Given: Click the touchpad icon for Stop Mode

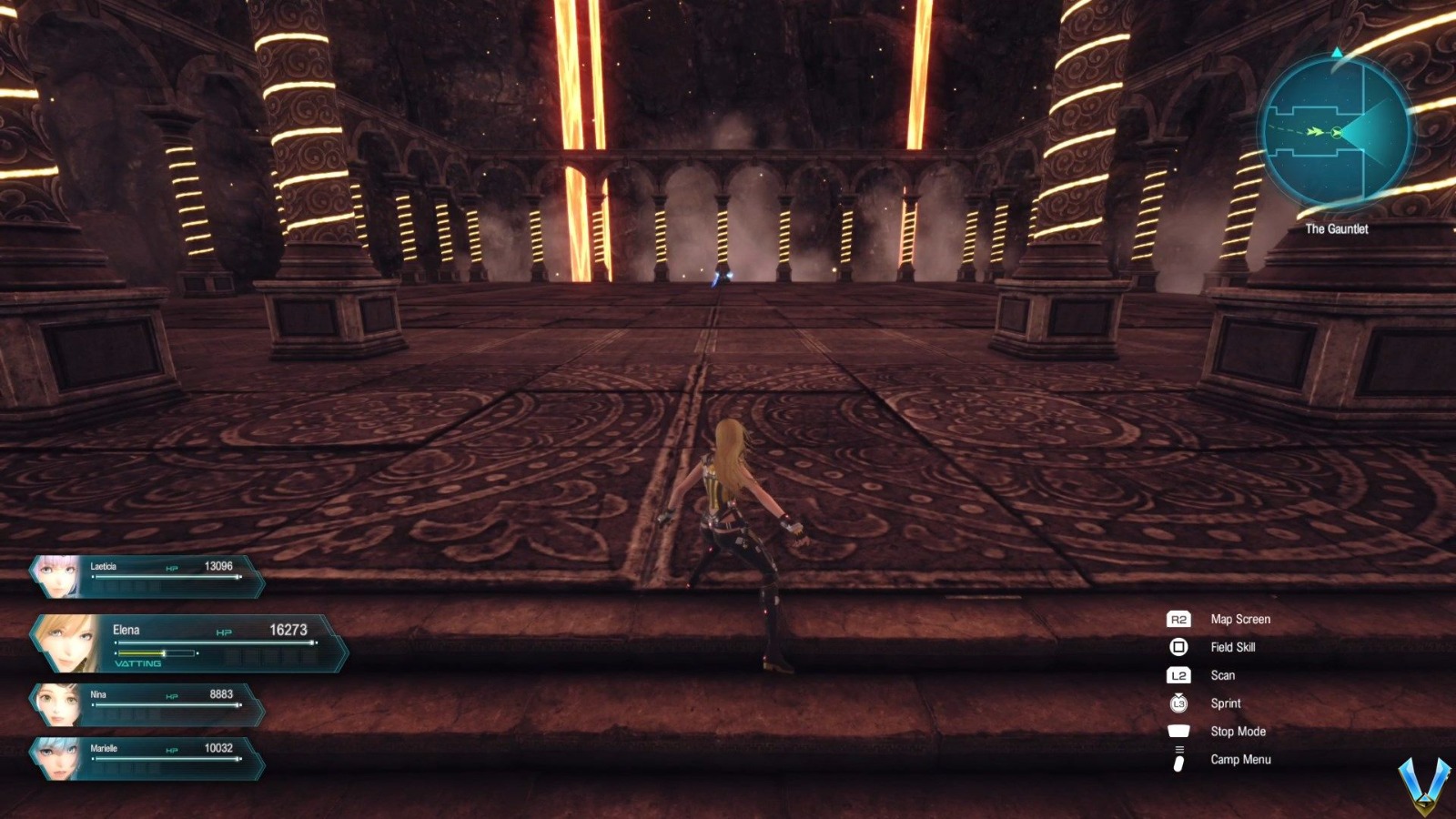Looking at the screenshot, I should tap(1178, 731).
